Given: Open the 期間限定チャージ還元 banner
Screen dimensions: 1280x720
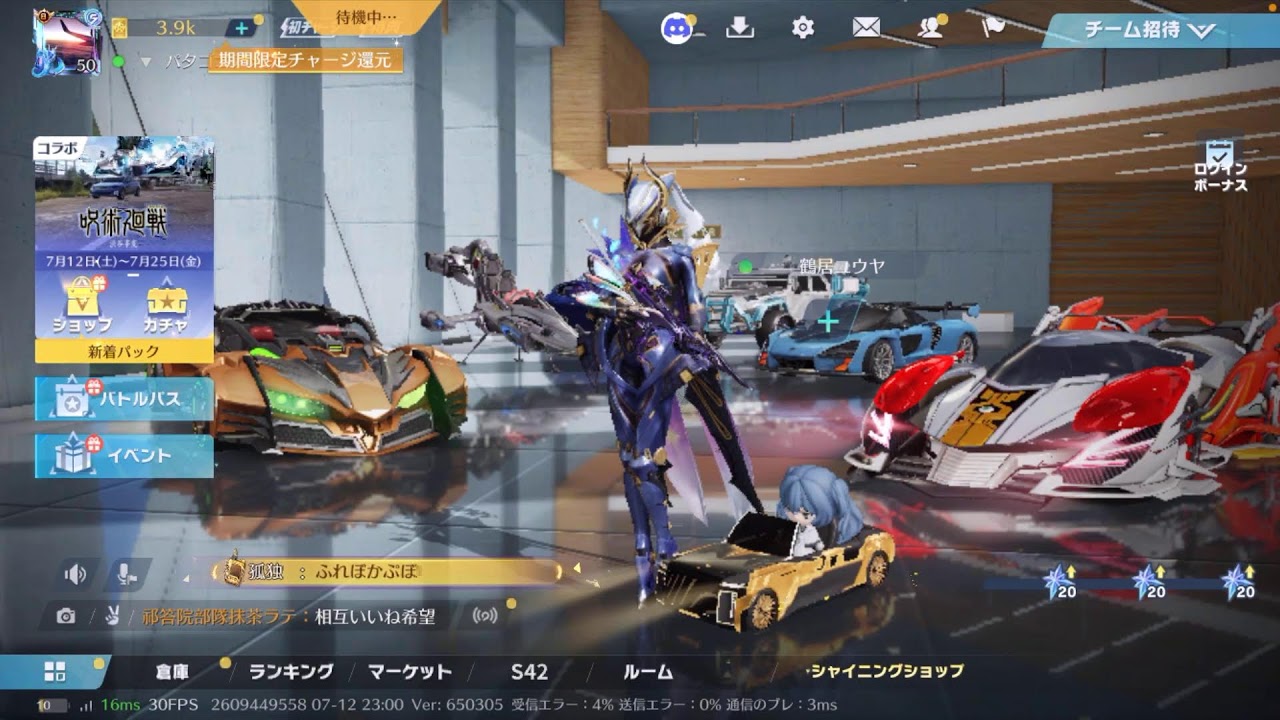Looking at the screenshot, I should [305, 60].
